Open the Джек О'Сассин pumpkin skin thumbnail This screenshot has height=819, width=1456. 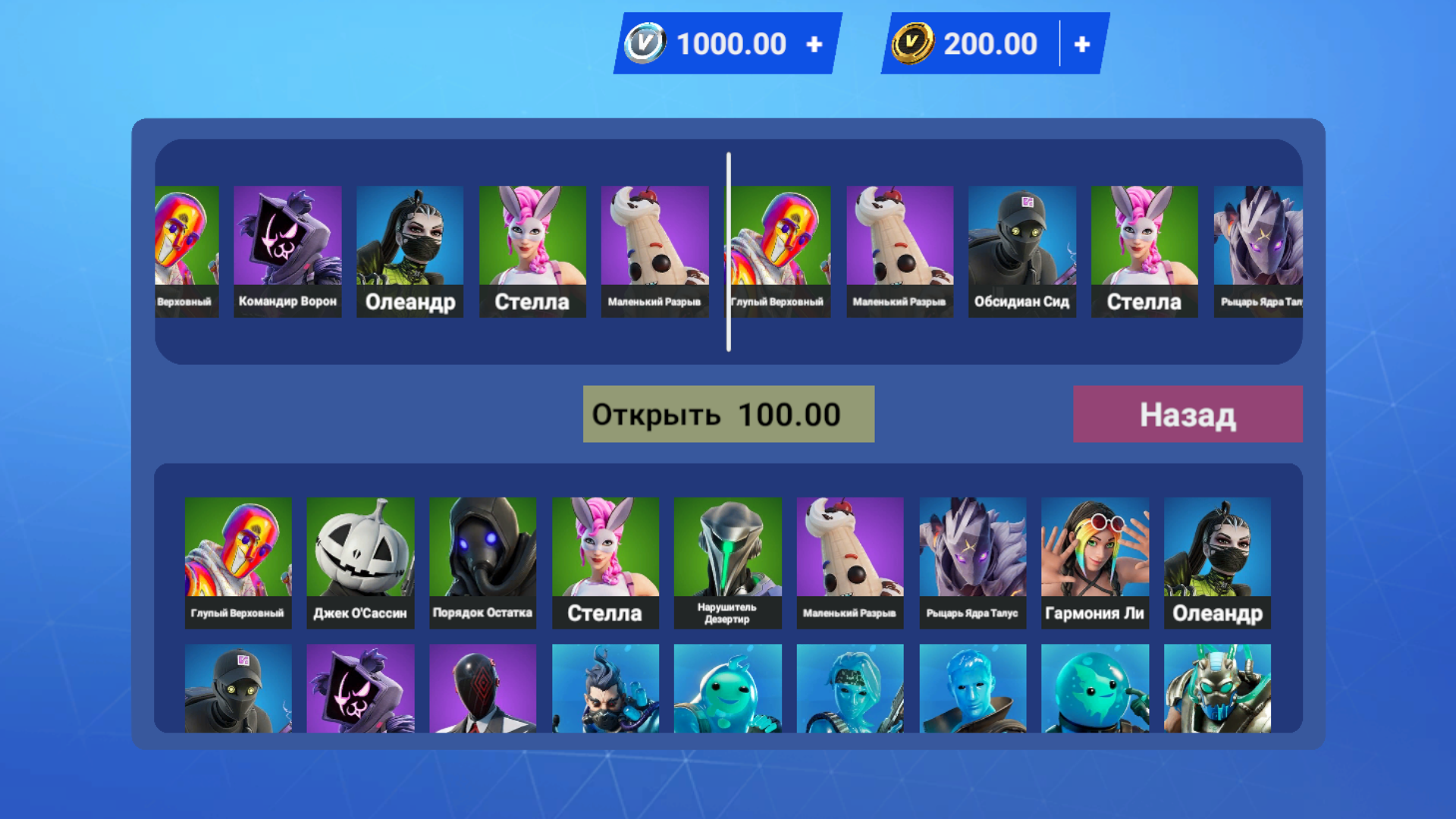tap(360, 561)
